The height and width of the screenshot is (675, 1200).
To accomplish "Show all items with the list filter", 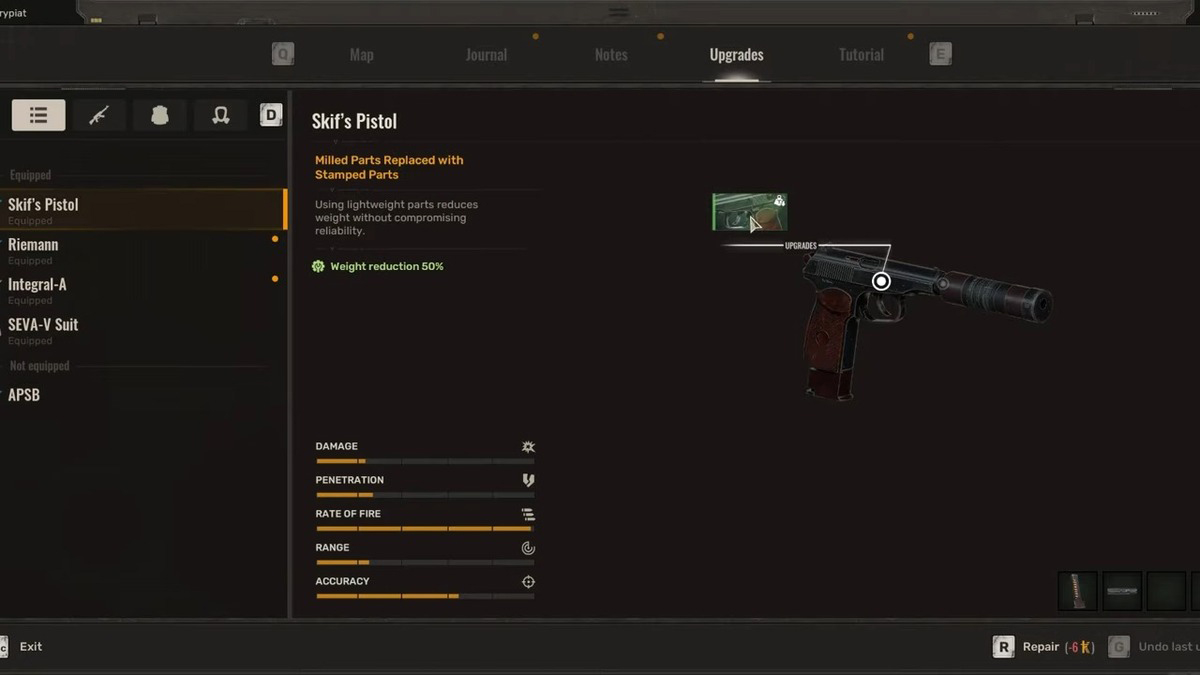I will 38,115.
